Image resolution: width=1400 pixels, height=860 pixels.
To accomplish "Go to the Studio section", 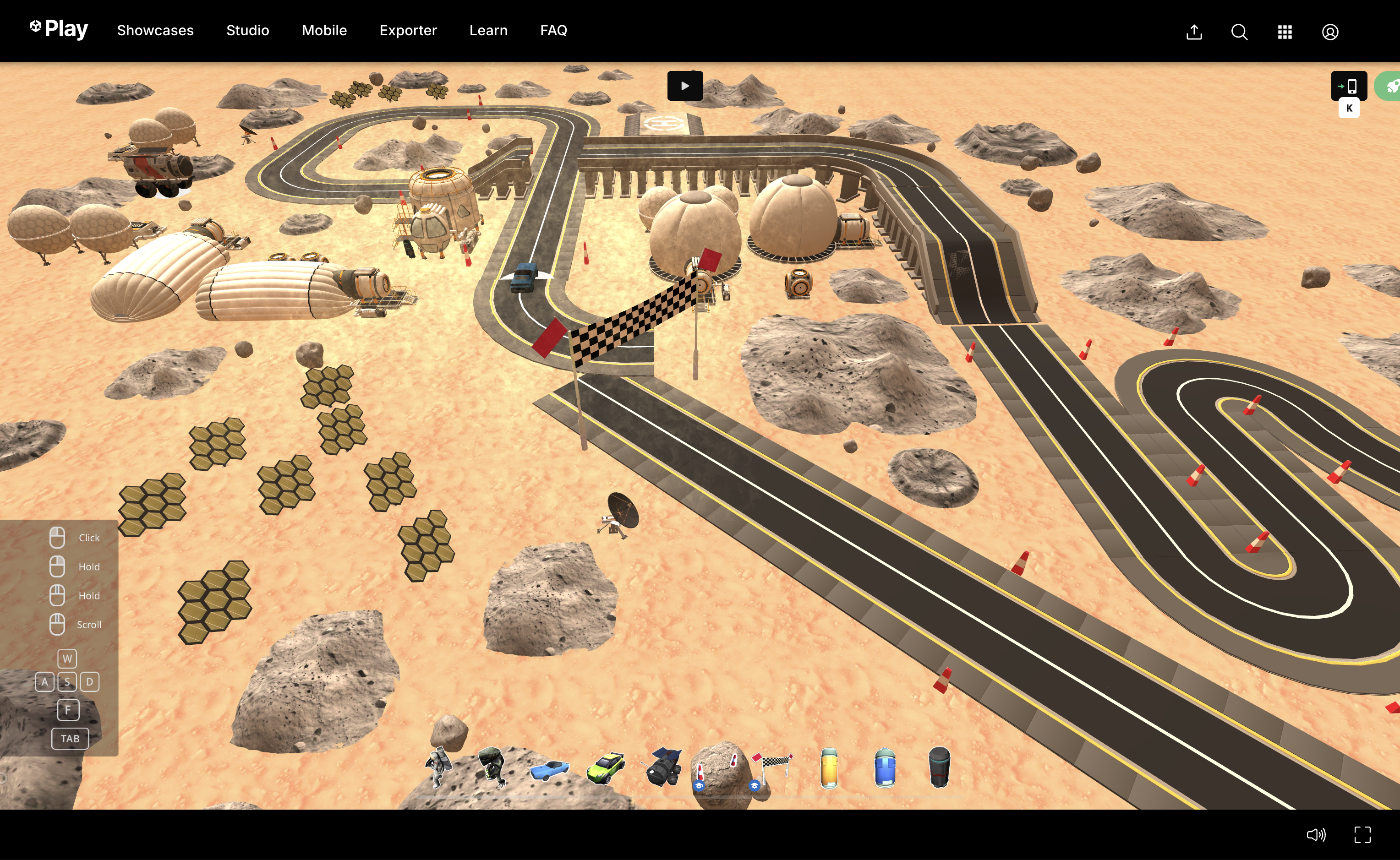I will coord(247,30).
